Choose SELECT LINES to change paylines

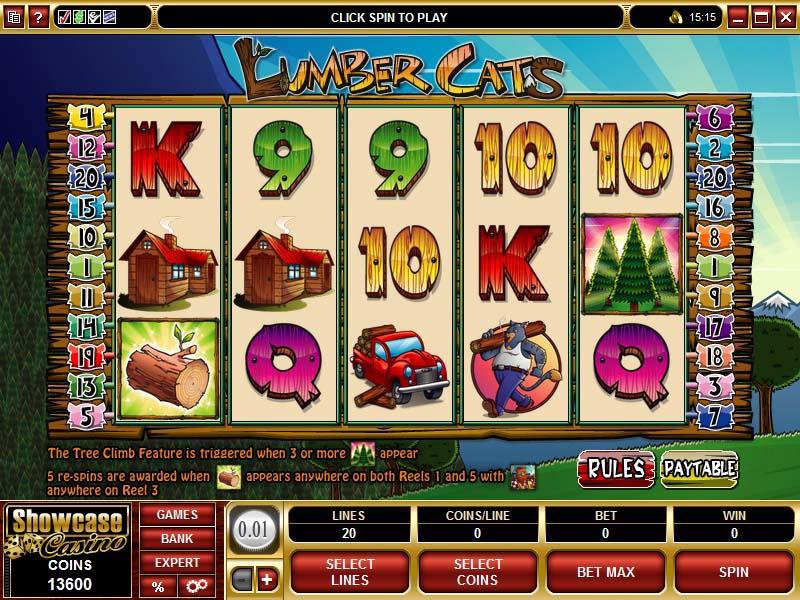coord(350,572)
